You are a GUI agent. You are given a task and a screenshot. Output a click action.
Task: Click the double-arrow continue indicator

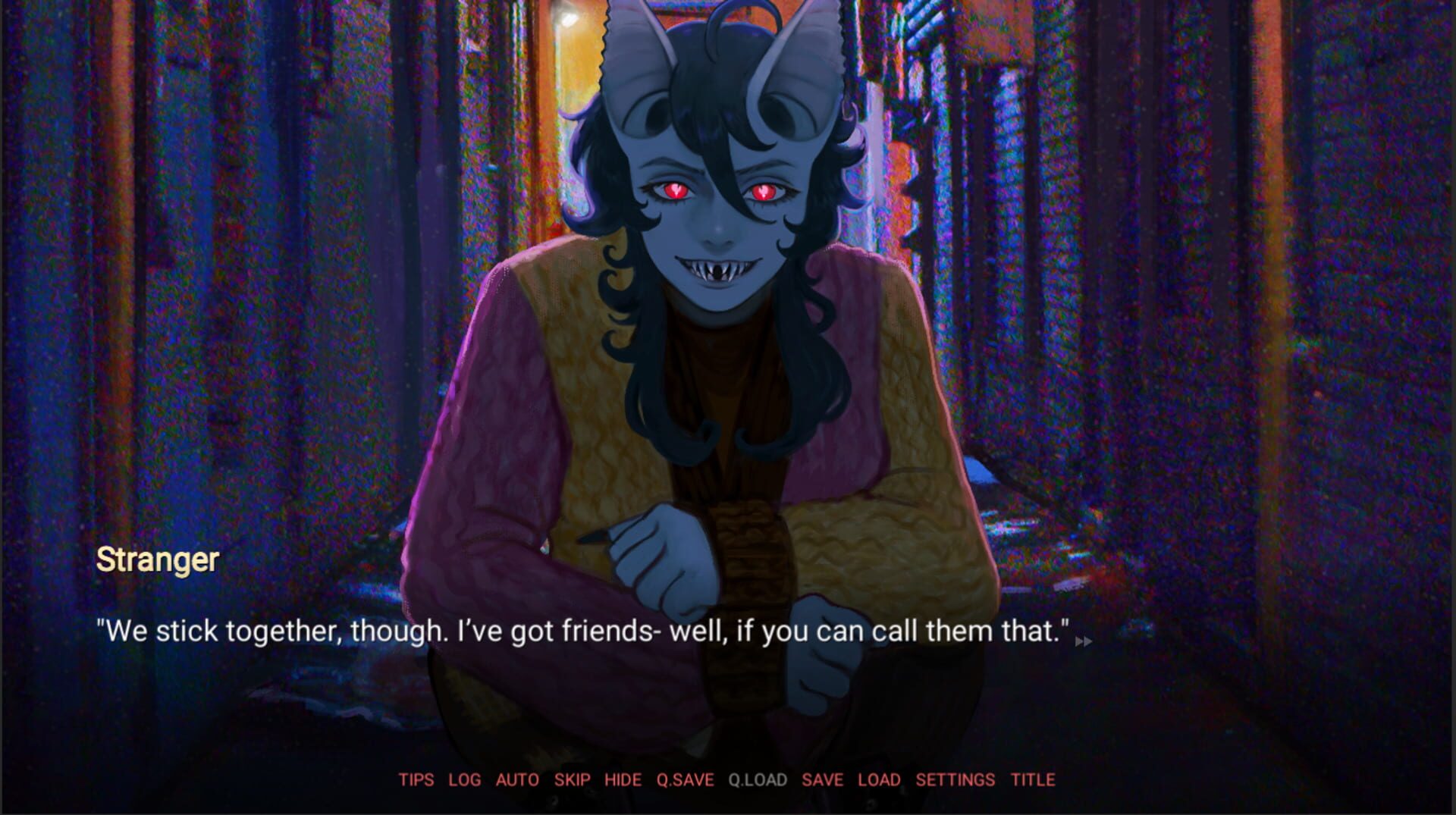click(x=1084, y=641)
